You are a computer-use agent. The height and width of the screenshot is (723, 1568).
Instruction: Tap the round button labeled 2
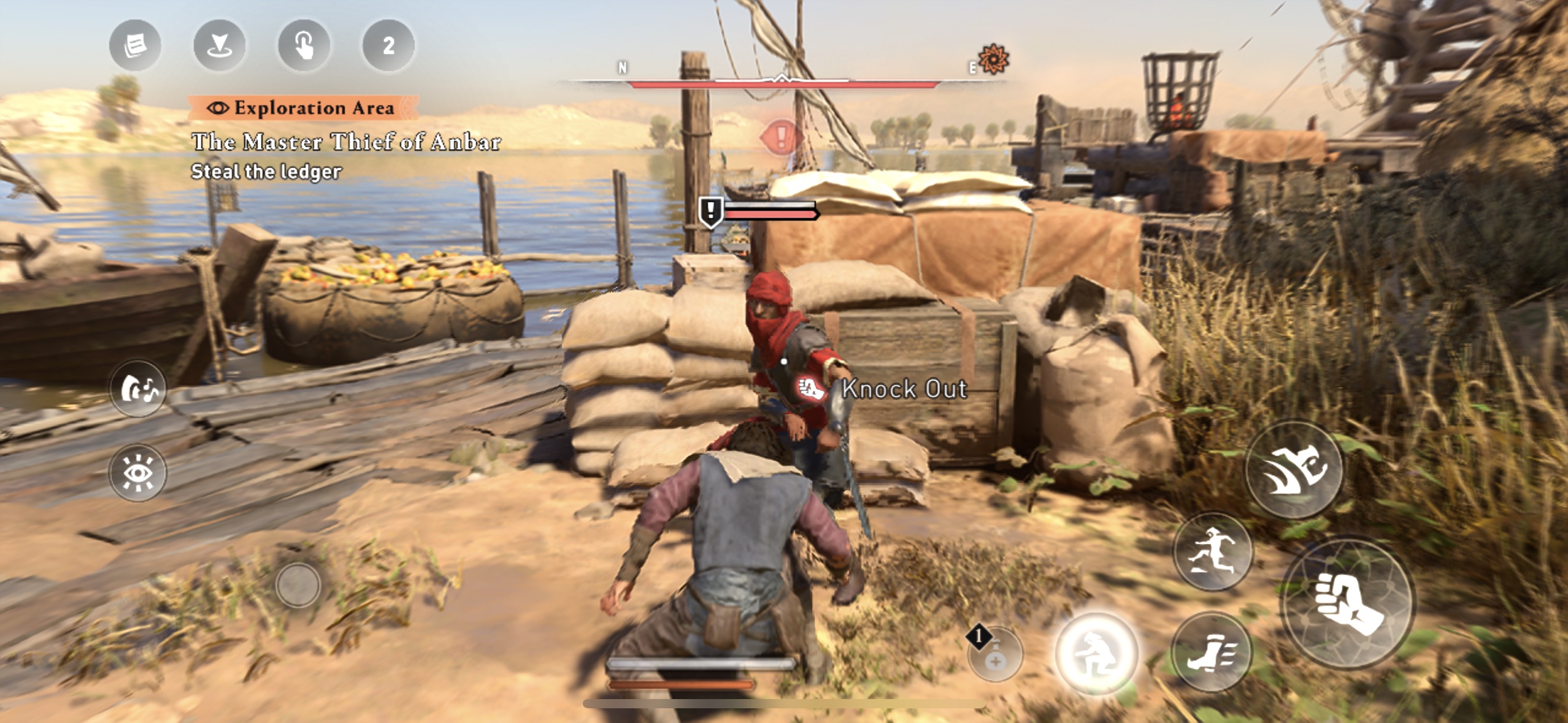388,45
